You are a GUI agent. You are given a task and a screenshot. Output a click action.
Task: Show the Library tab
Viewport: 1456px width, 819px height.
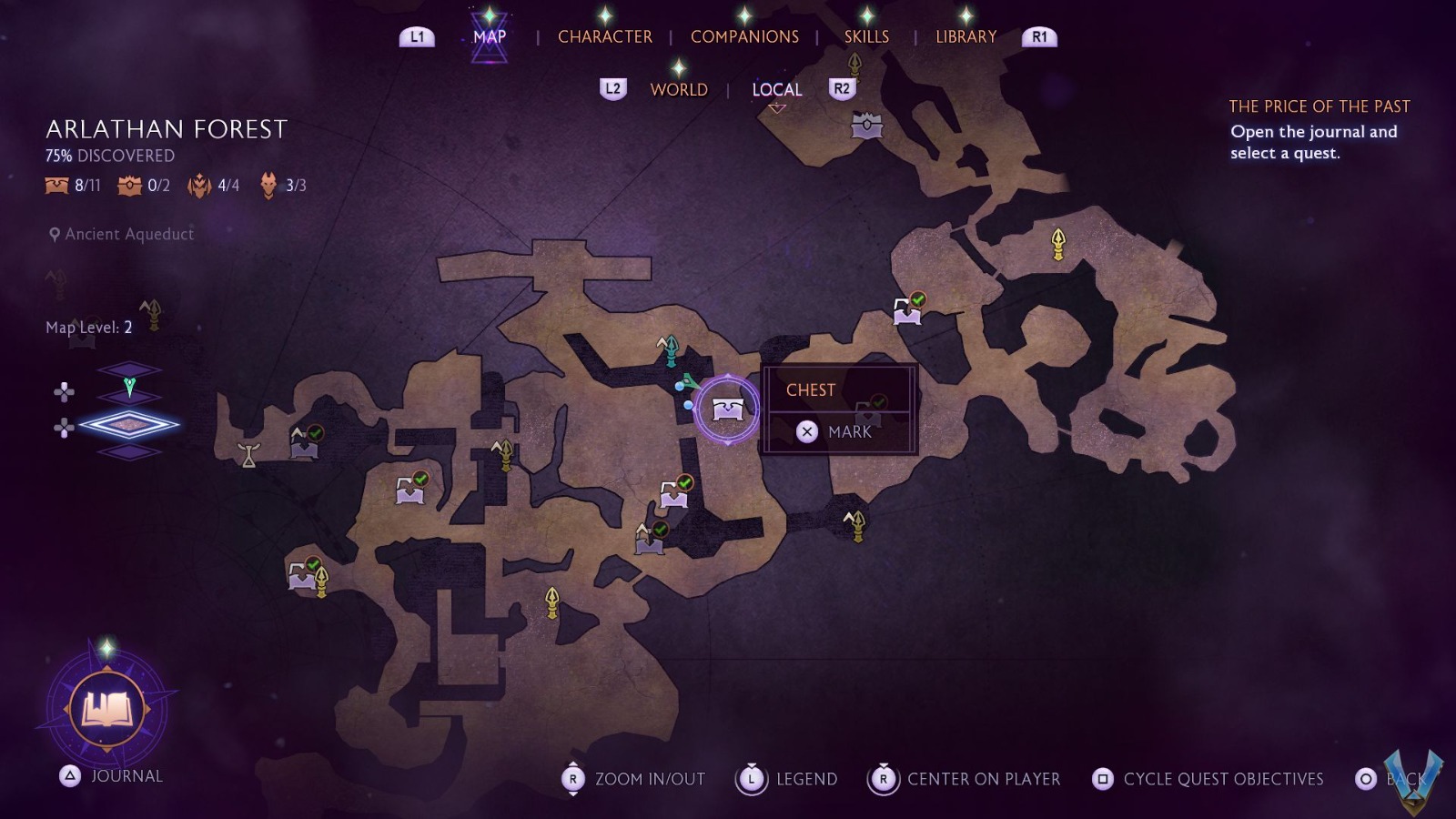[966, 36]
